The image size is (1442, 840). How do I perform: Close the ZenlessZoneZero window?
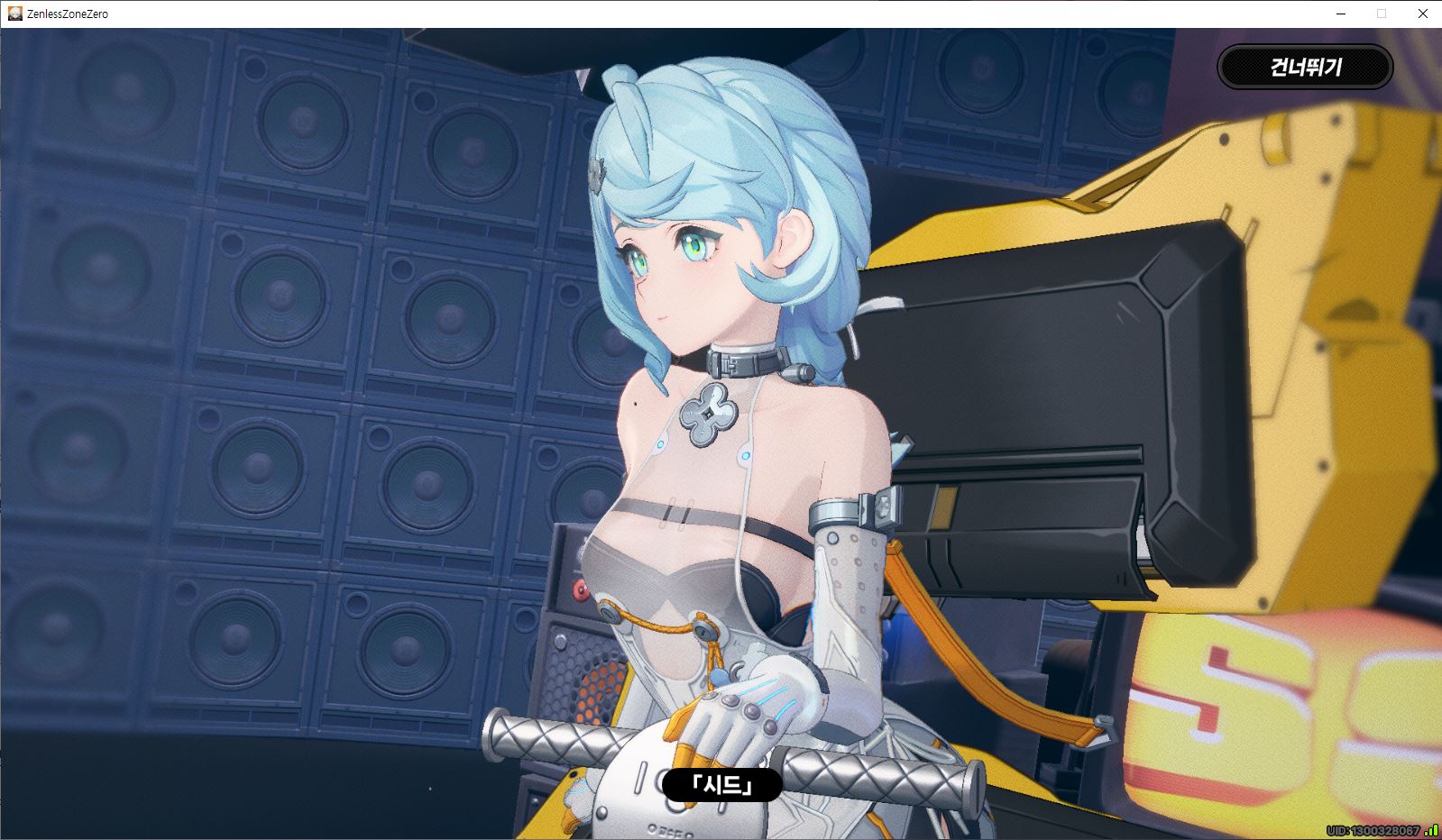(x=1422, y=14)
